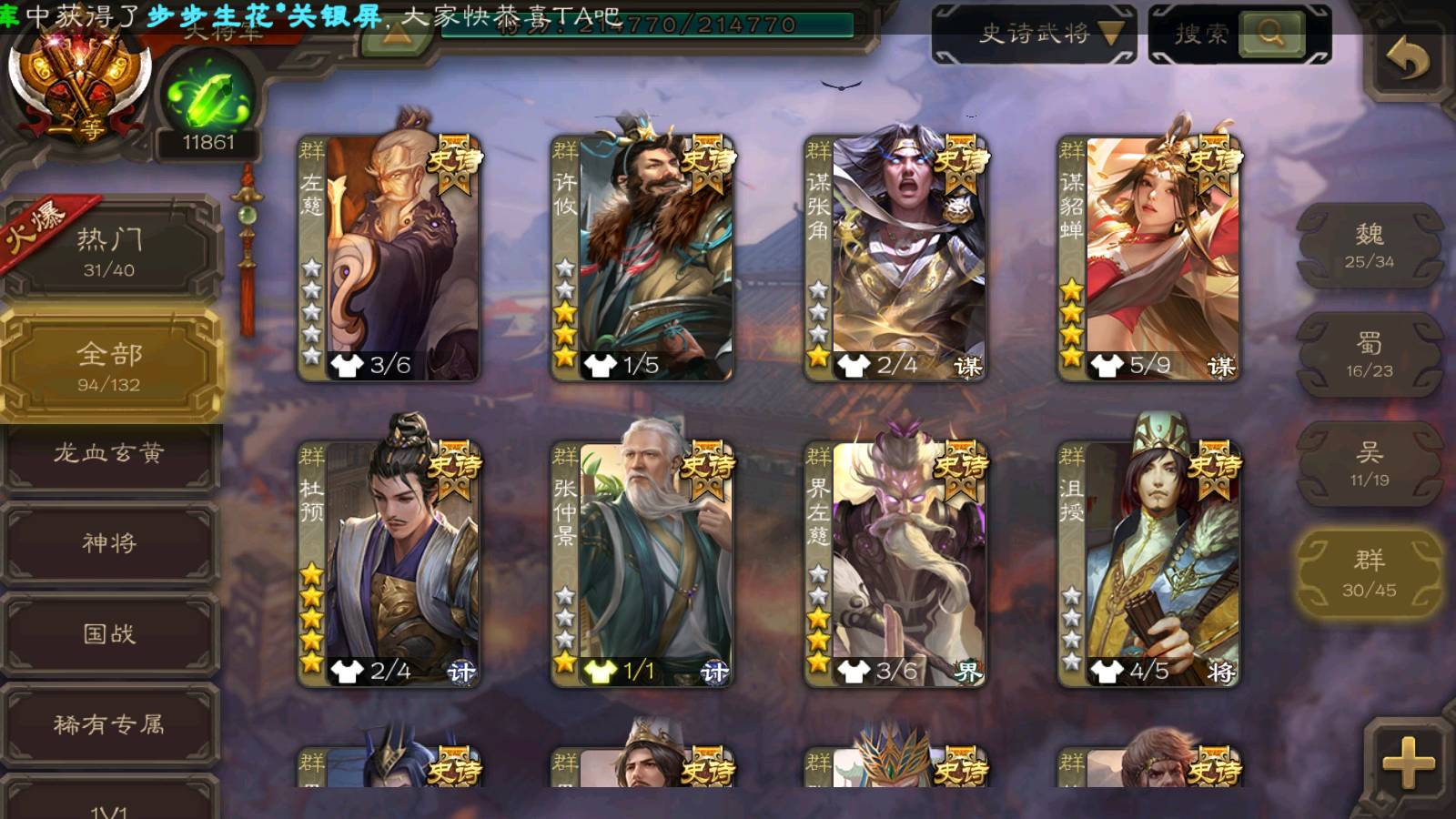The image size is (1456, 819).
Task: Show the 神将 category
Action: (x=109, y=543)
